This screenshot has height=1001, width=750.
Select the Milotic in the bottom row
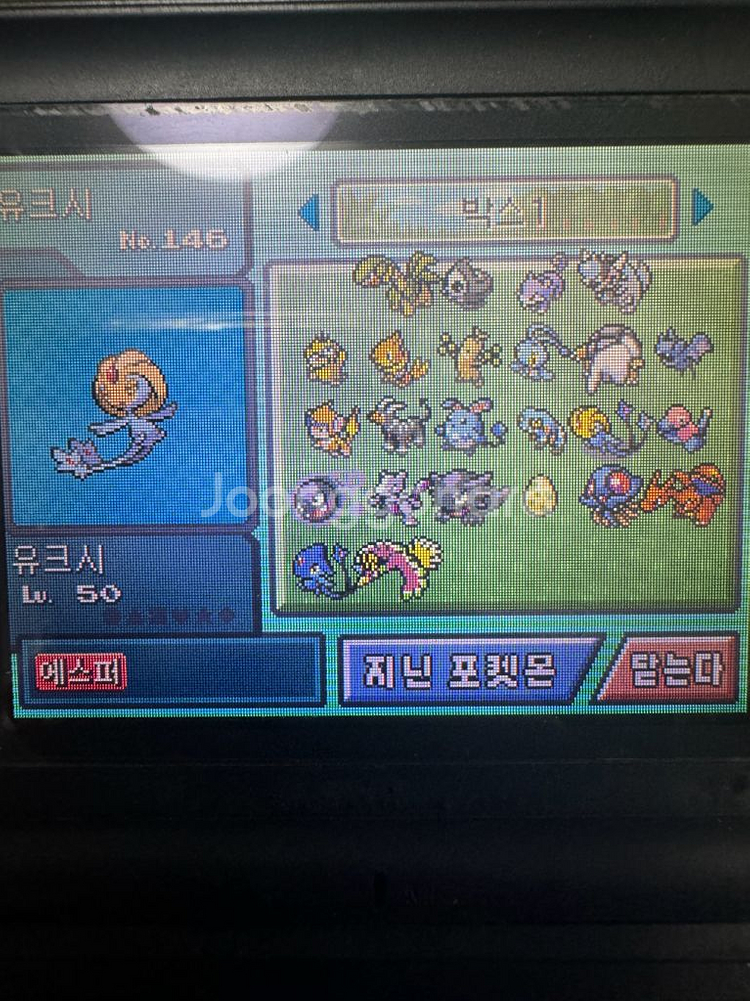(398, 565)
